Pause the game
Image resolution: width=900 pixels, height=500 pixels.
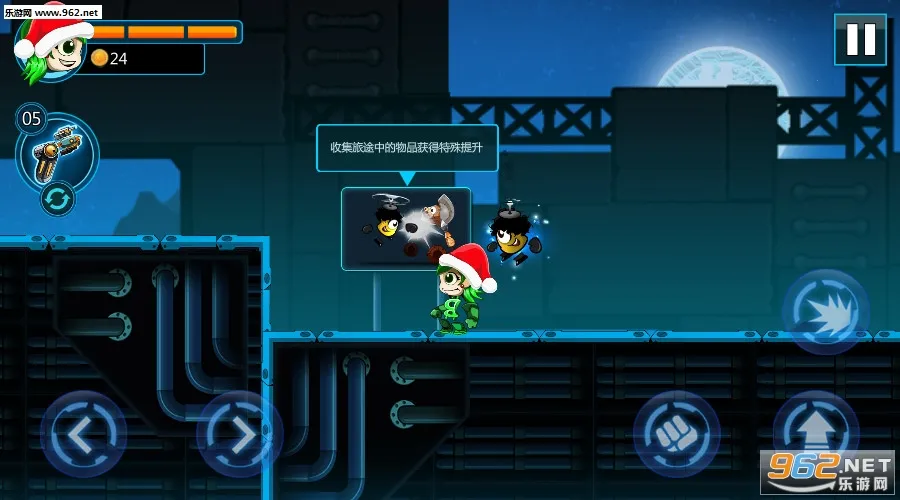pos(859,40)
